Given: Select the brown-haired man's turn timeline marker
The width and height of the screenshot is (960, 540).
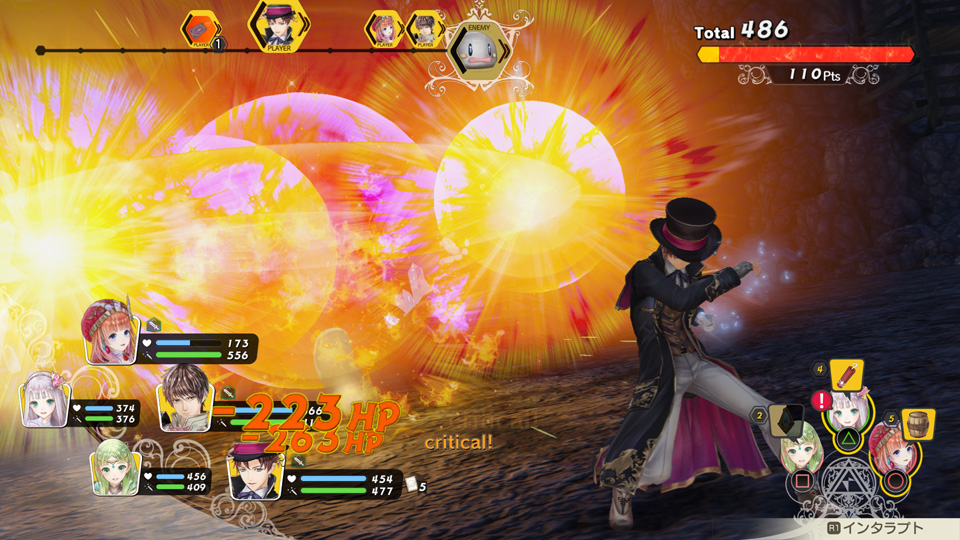Looking at the screenshot, I should [425, 30].
